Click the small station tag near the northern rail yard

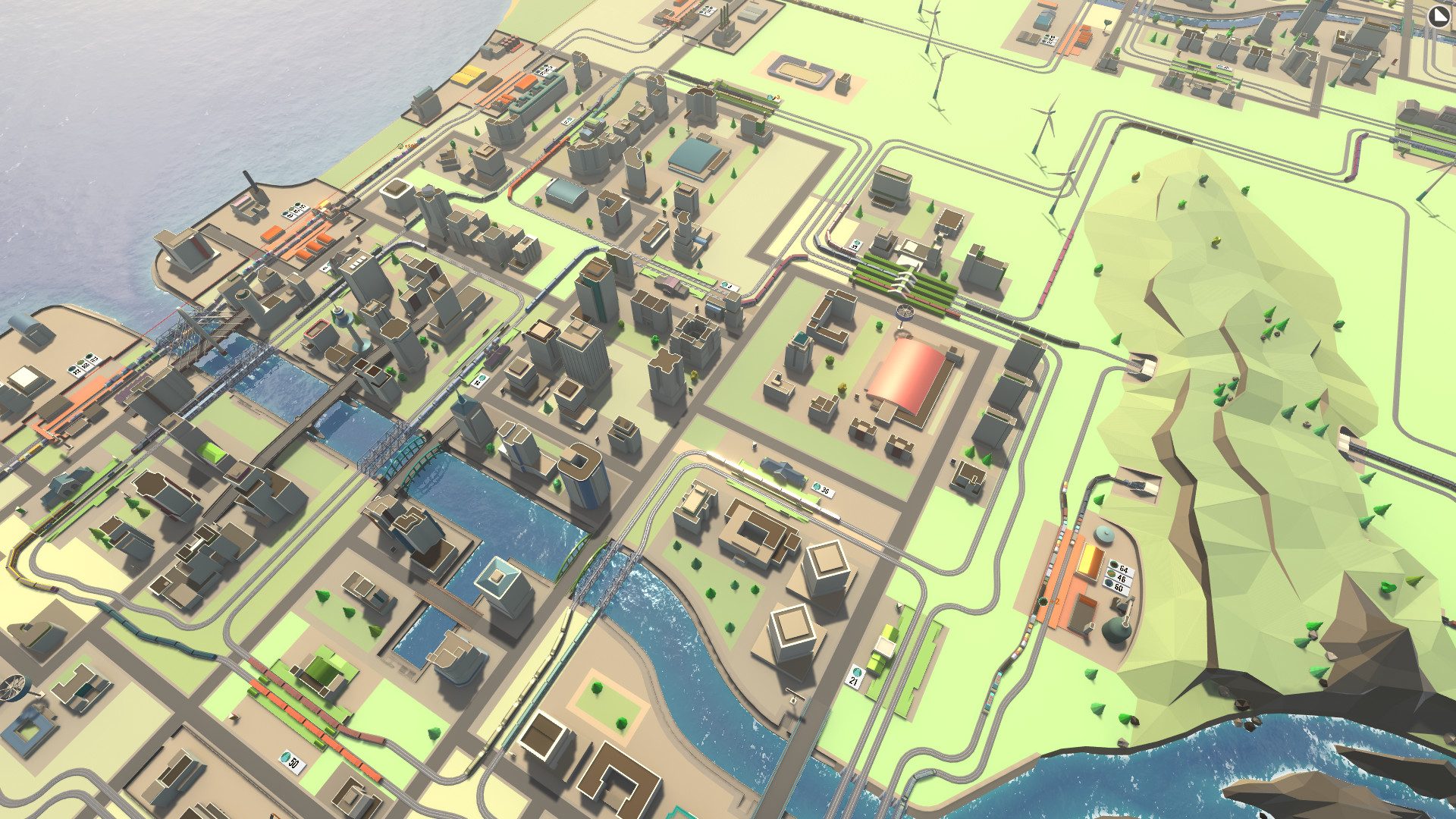click(x=568, y=122)
